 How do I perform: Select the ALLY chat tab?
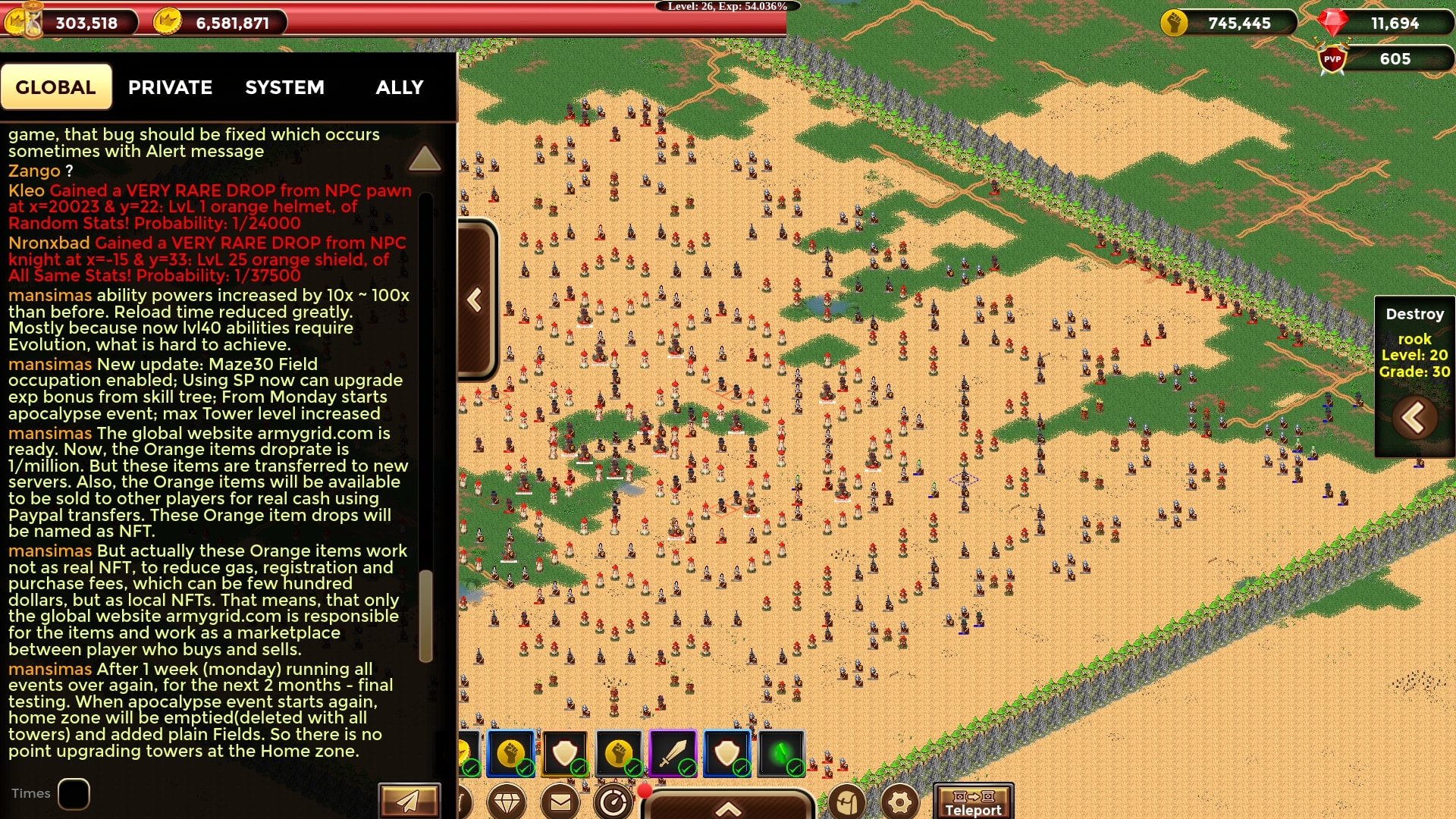click(400, 87)
